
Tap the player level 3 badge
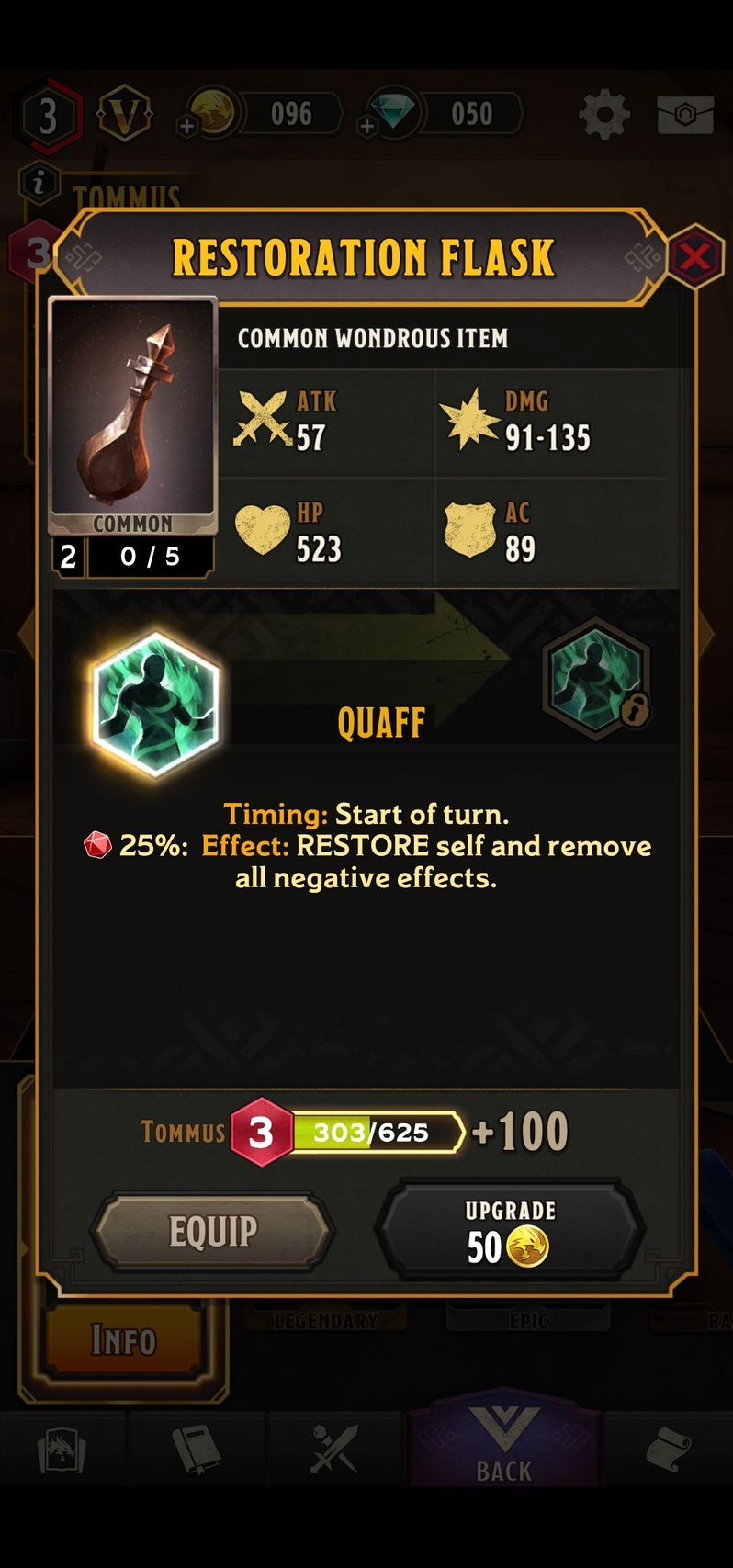coord(48,116)
